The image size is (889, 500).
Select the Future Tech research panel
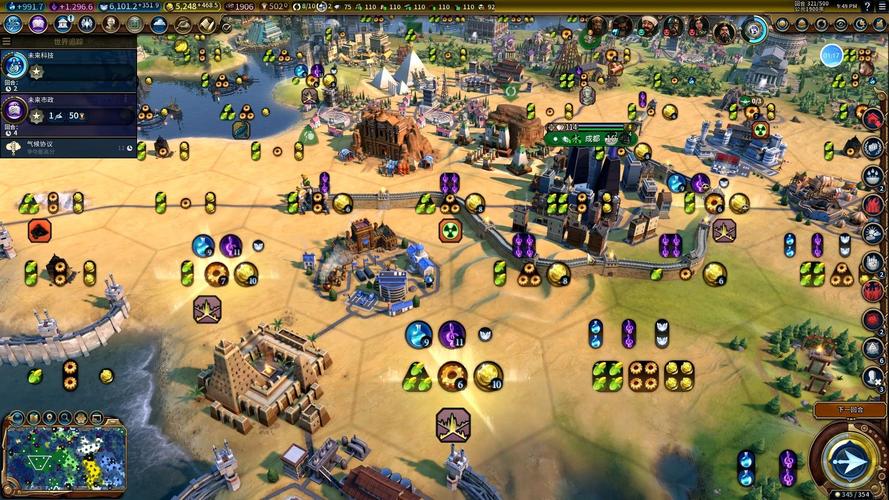[68, 71]
